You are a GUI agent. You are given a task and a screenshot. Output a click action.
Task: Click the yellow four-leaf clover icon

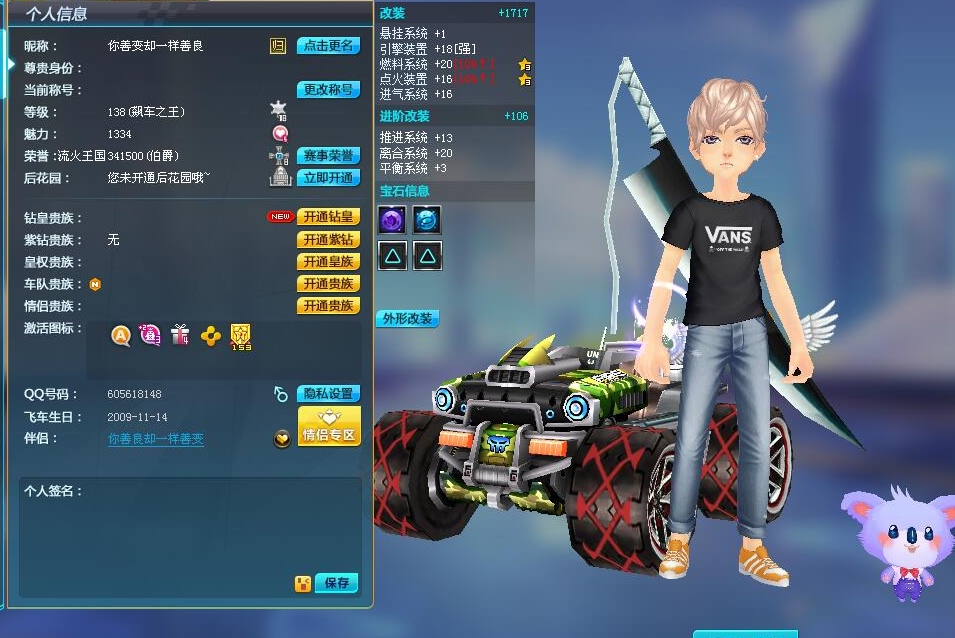coord(210,336)
